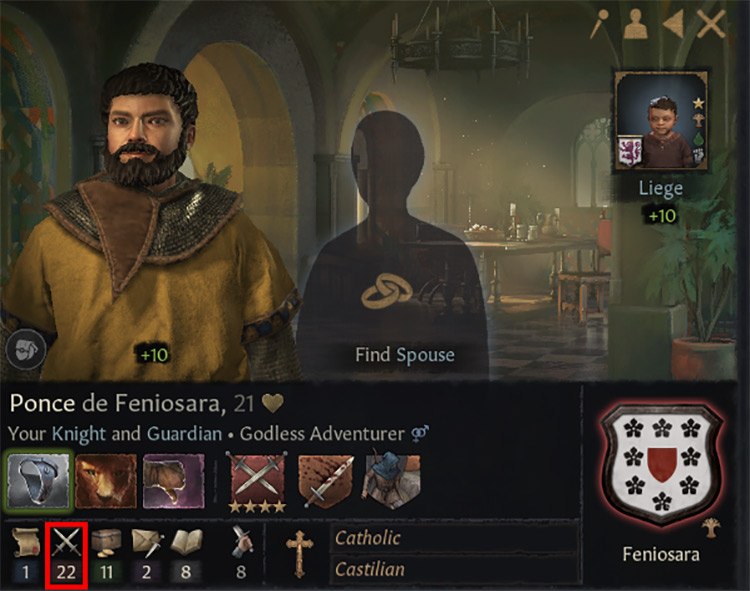The image size is (750, 591).
Task: Select the Catholic faith entry
Action: (455, 538)
